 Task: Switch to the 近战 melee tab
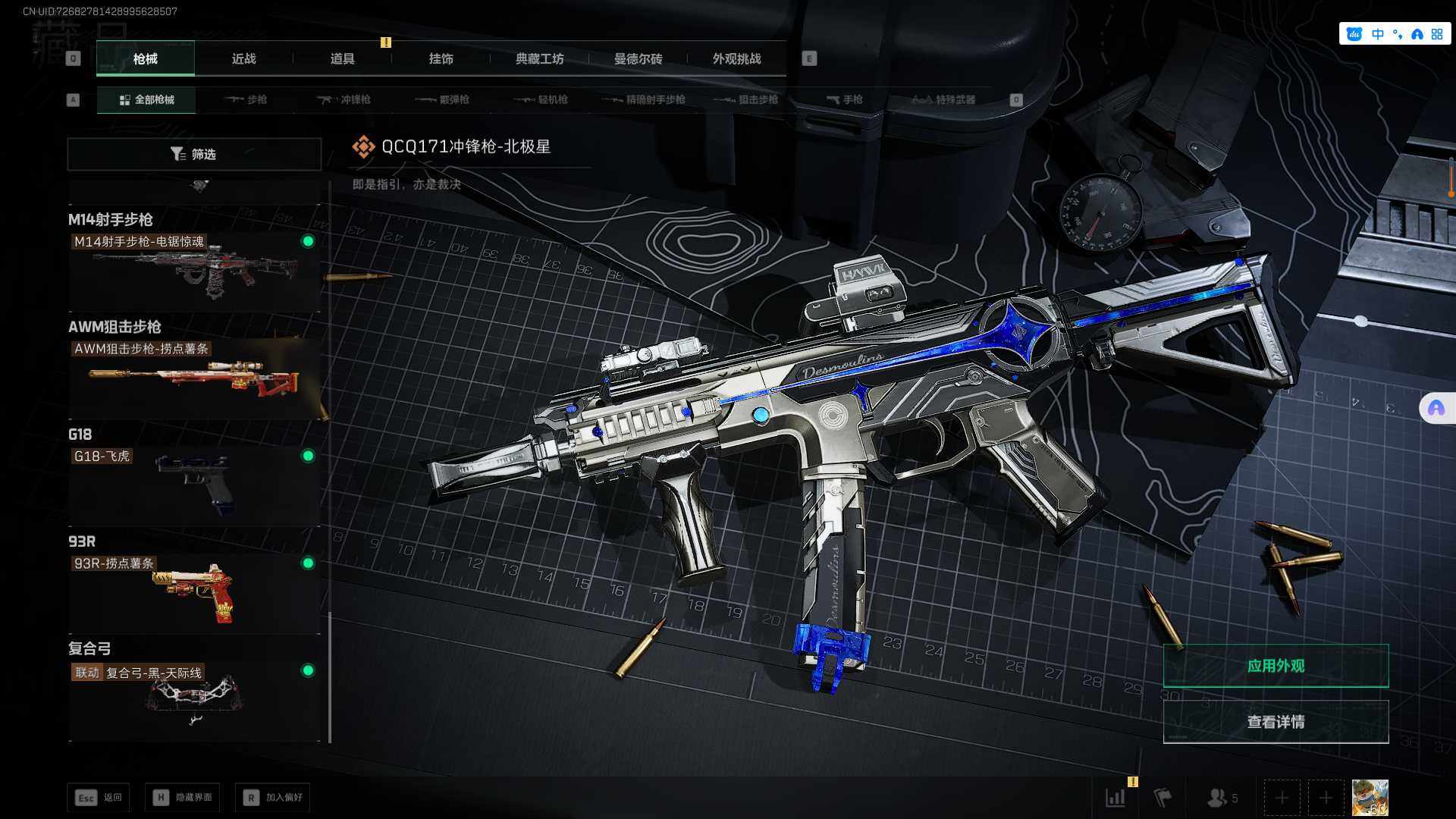click(243, 58)
